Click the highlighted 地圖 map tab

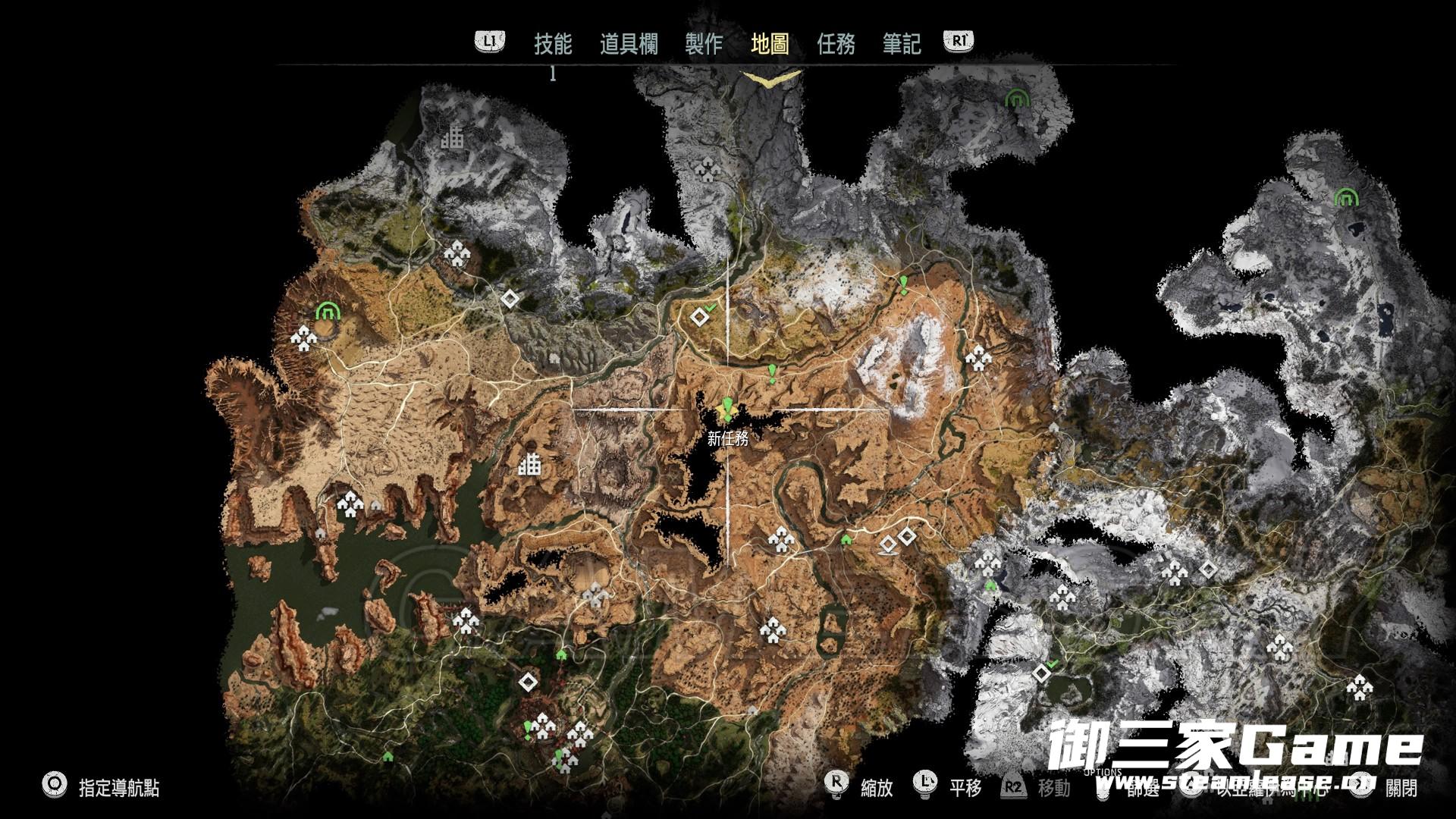[770, 44]
